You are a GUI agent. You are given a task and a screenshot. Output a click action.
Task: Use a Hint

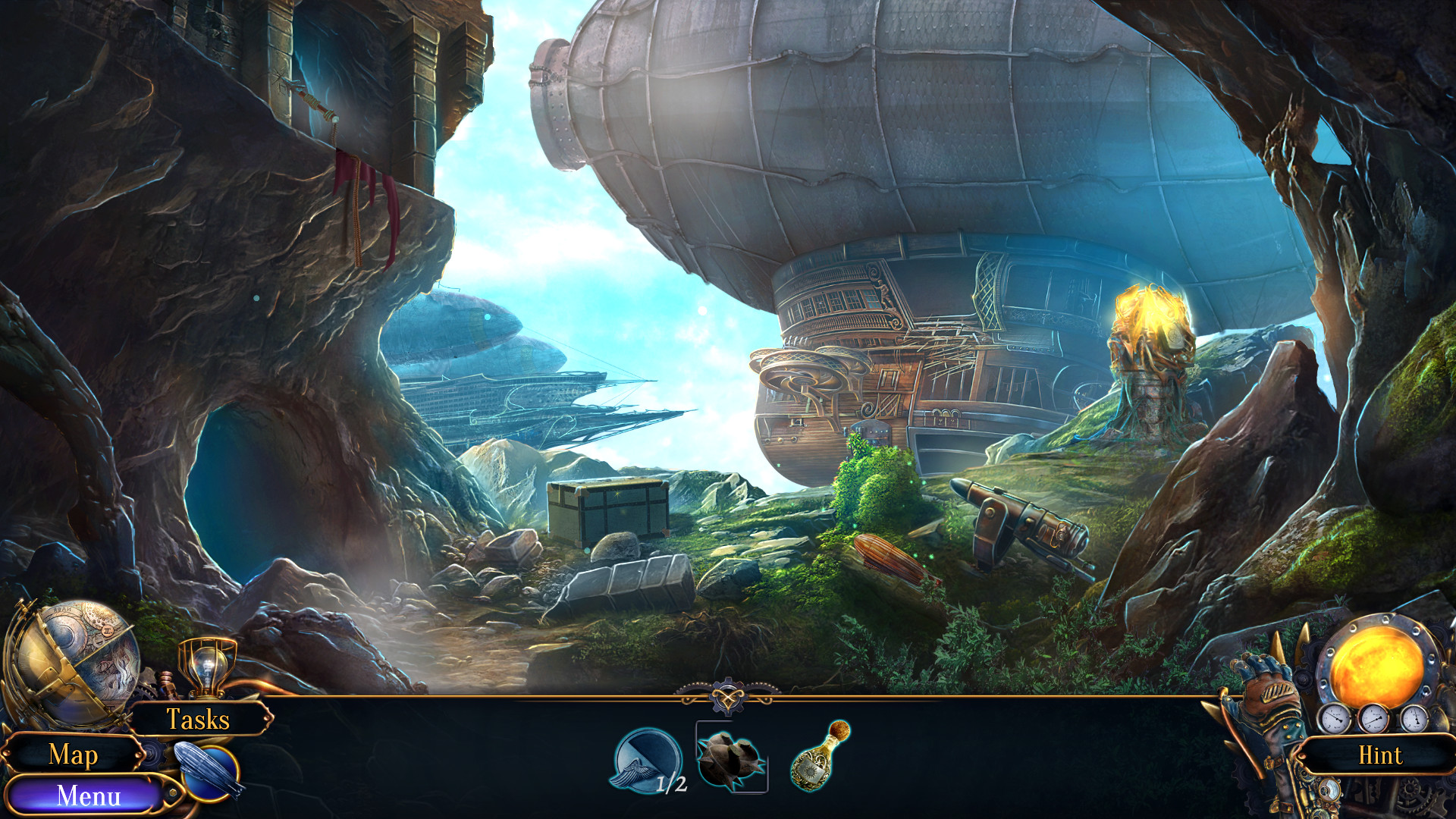click(1382, 755)
